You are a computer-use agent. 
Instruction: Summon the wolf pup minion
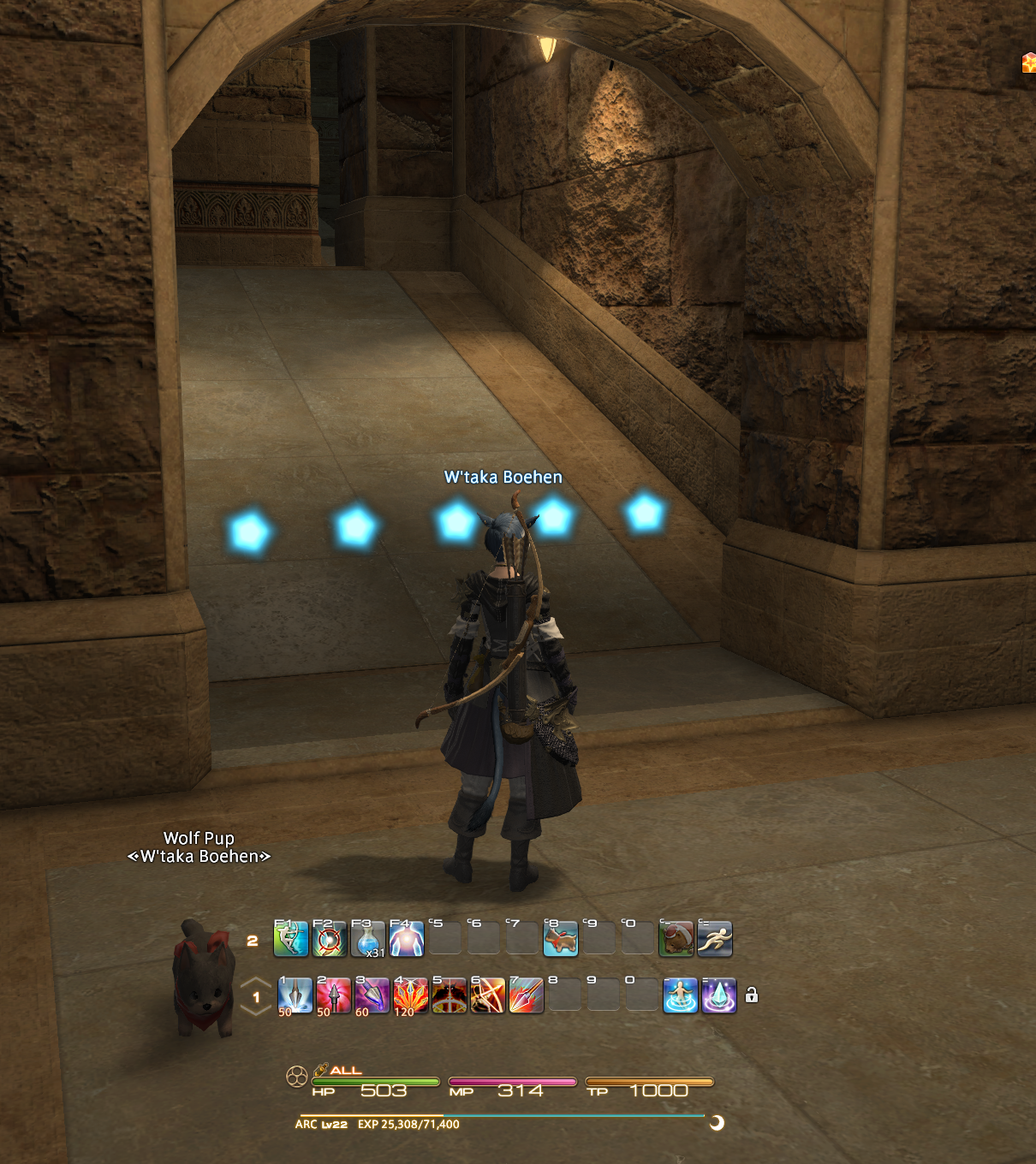tap(561, 939)
